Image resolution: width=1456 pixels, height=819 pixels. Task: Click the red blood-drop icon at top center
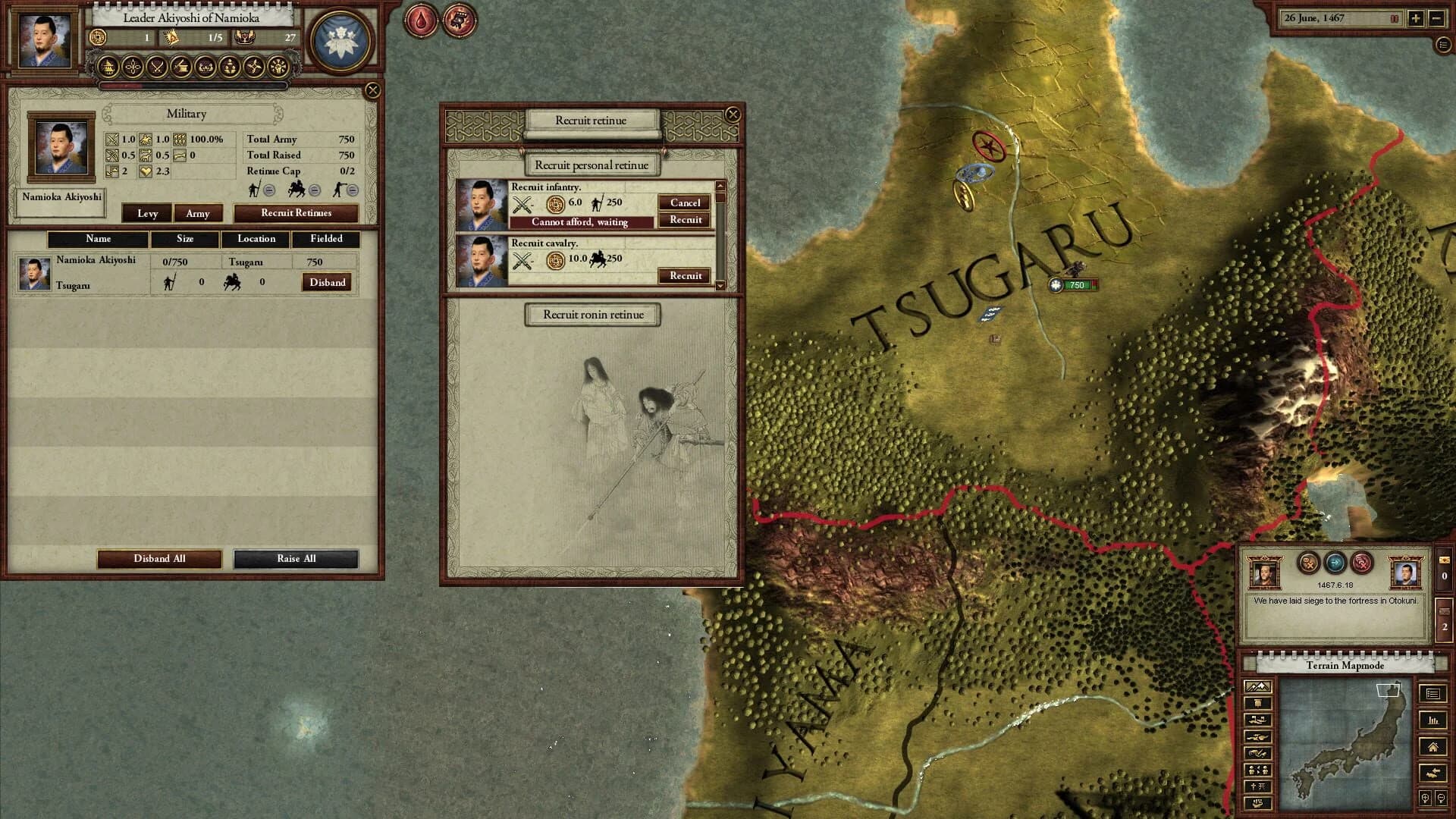pyautogui.click(x=421, y=20)
